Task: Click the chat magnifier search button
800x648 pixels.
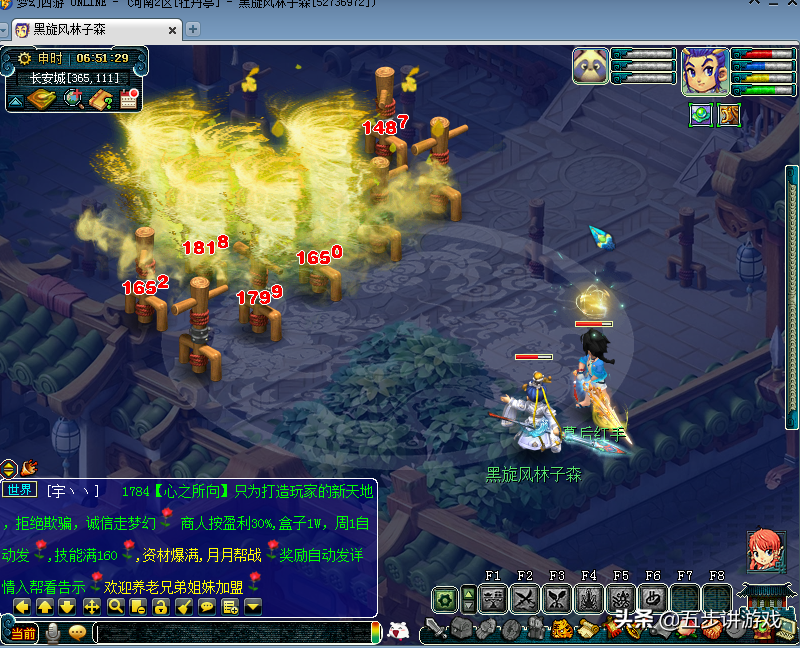Action: click(115, 606)
